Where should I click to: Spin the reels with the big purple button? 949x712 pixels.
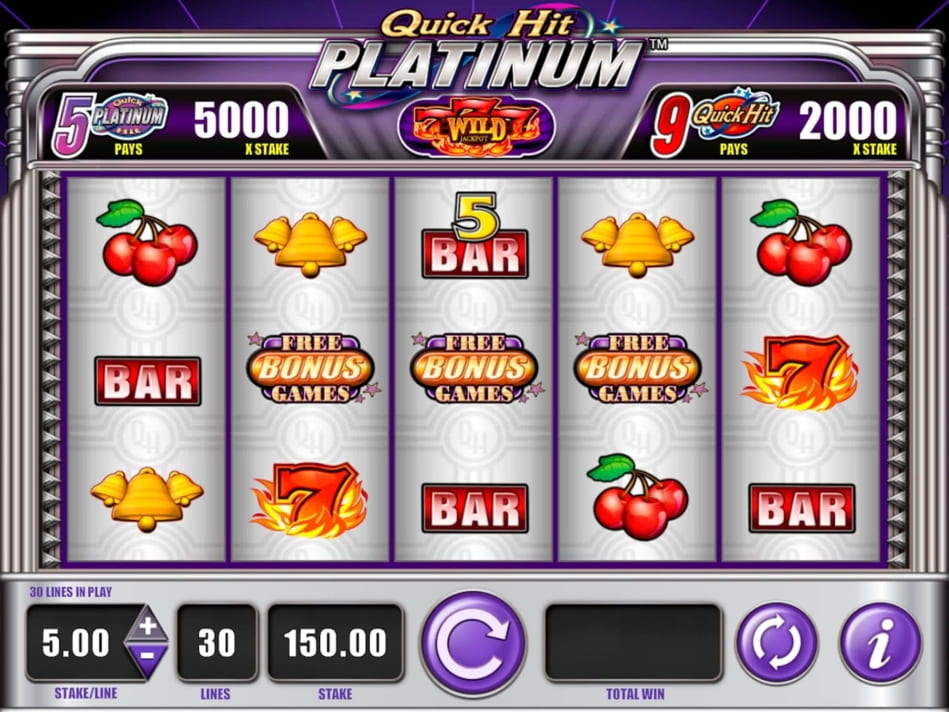pyautogui.click(x=472, y=644)
